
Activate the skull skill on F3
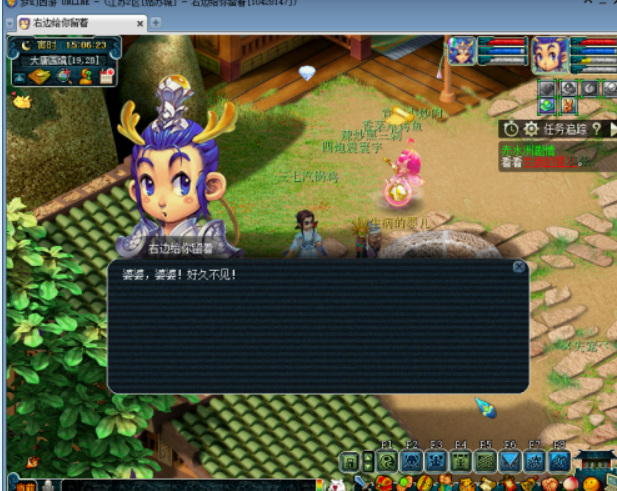pyautogui.click(x=436, y=461)
